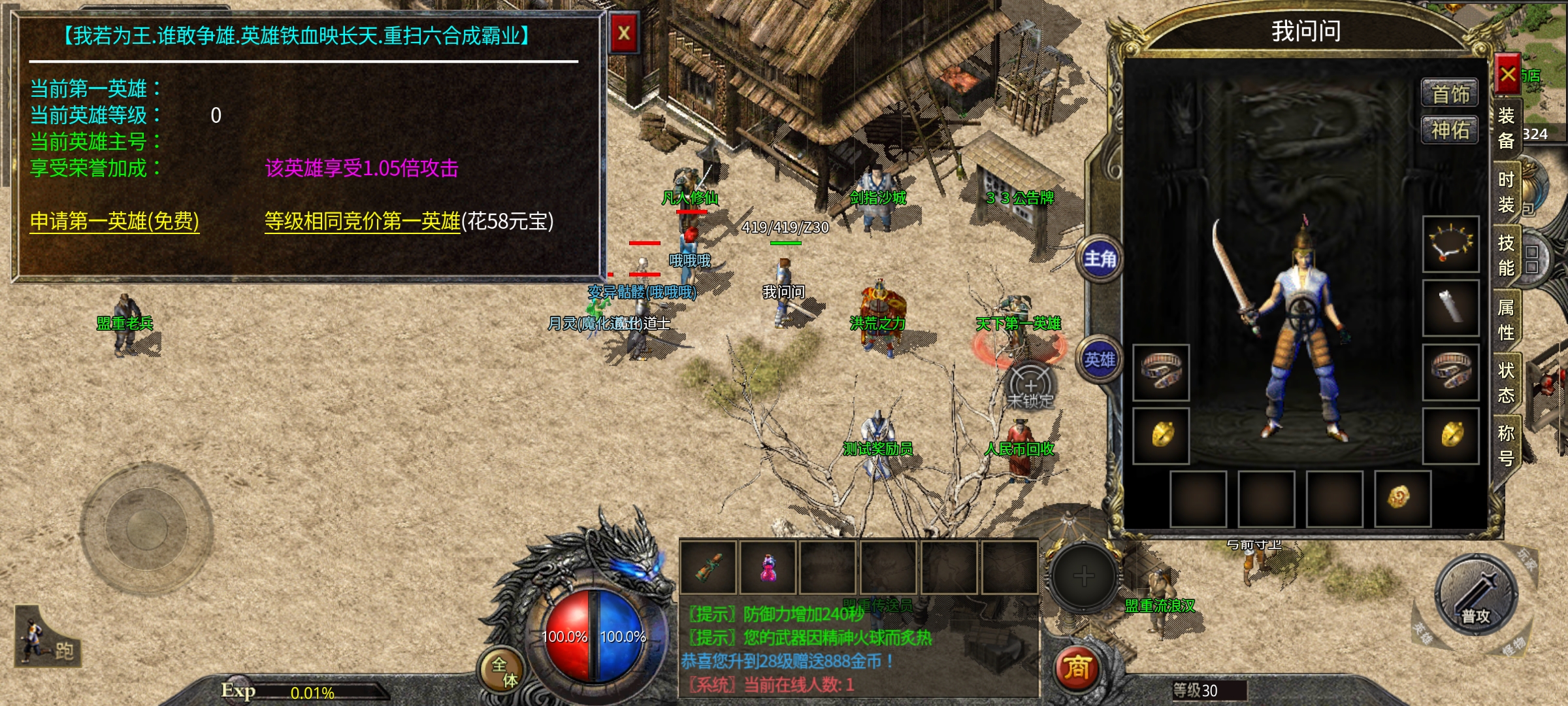Switch to the 技能 skills tab

(1506, 255)
